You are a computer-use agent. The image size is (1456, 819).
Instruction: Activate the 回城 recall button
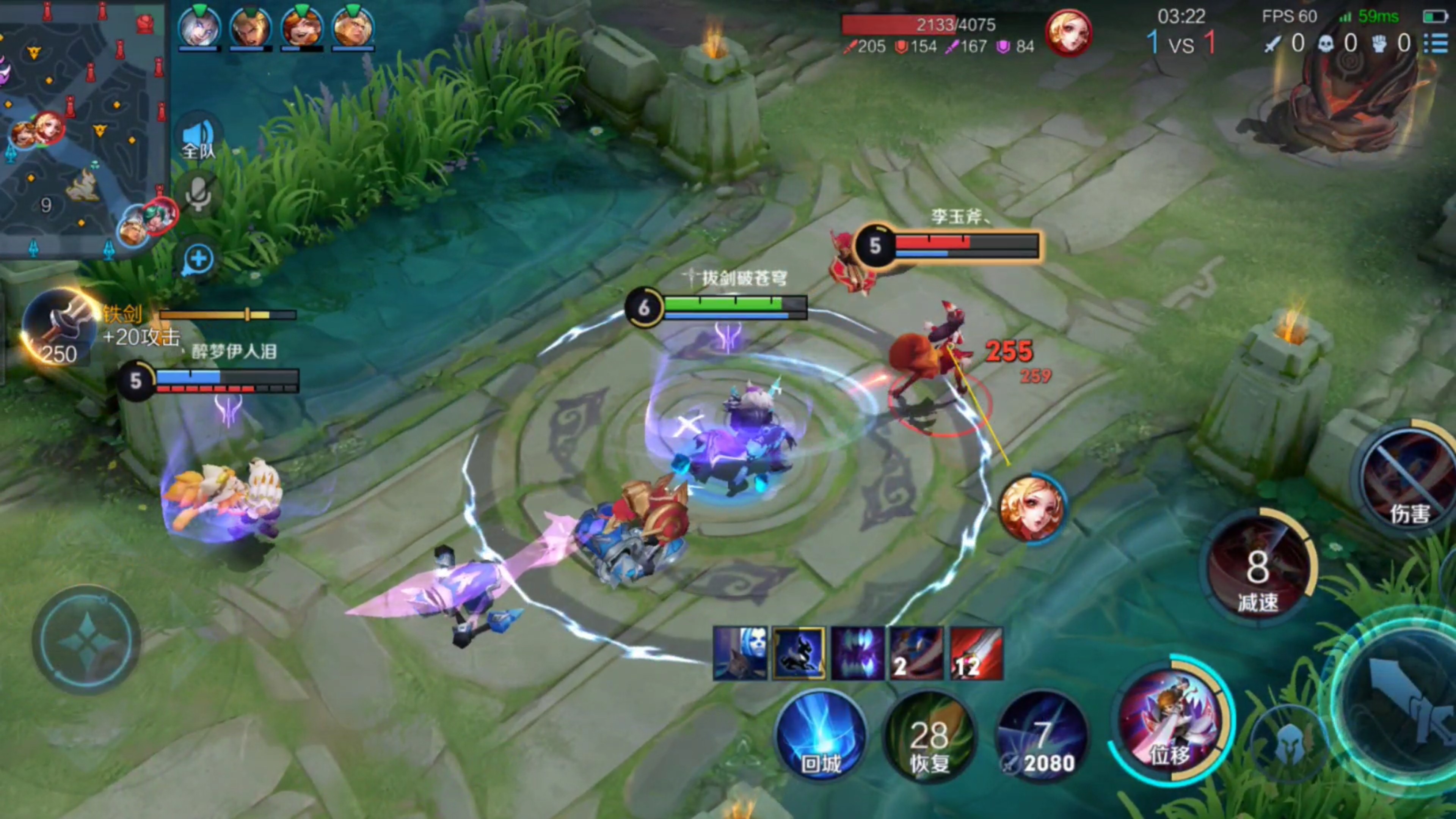(x=821, y=735)
